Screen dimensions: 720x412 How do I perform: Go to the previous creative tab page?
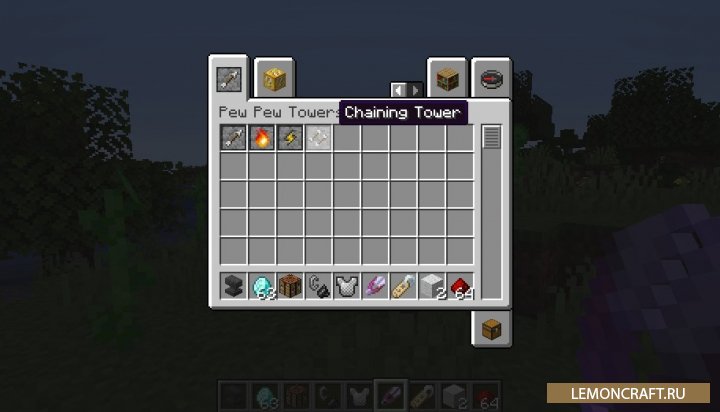point(398,91)
